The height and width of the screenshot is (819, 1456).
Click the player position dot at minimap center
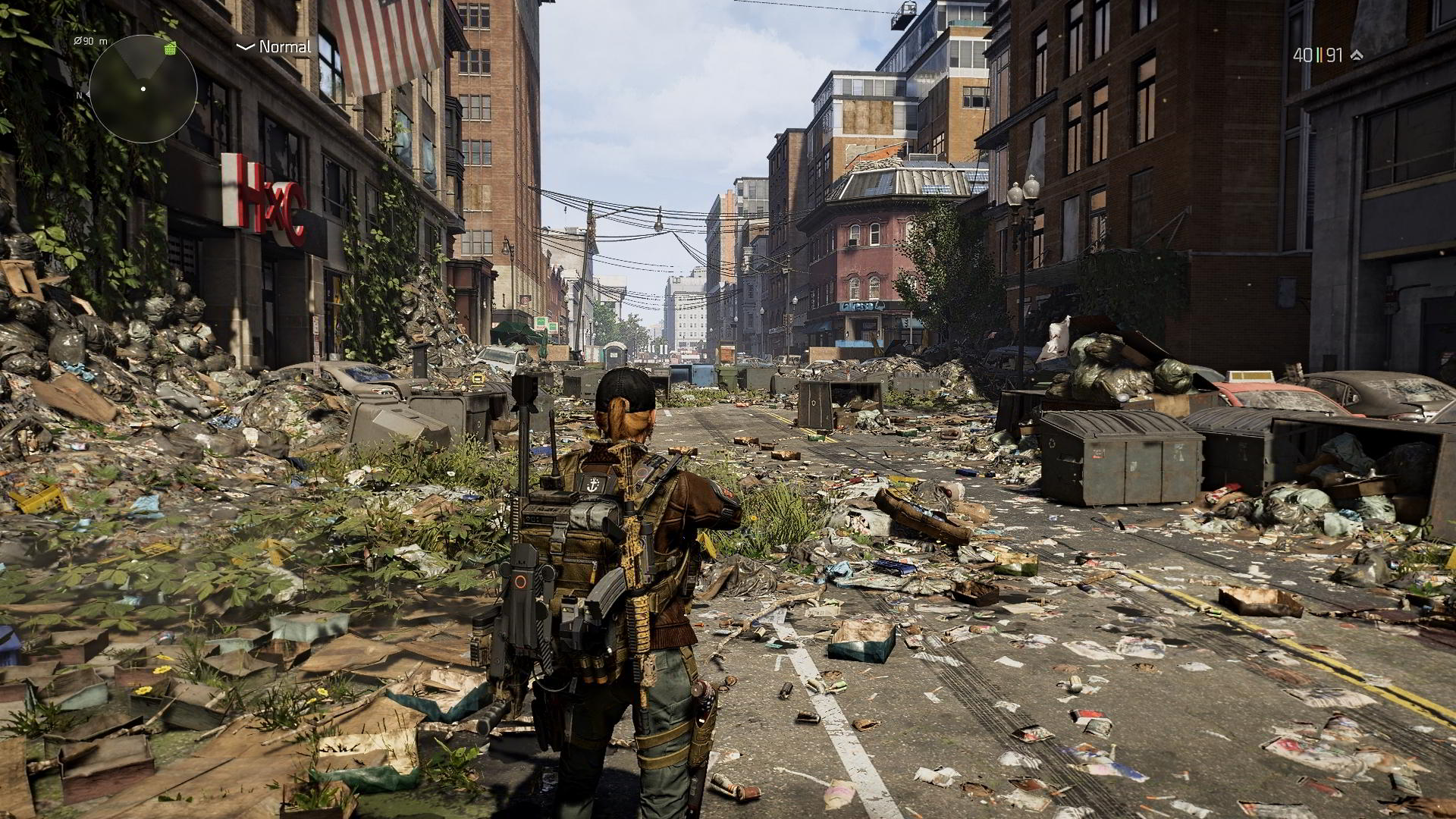coord(143,89)
